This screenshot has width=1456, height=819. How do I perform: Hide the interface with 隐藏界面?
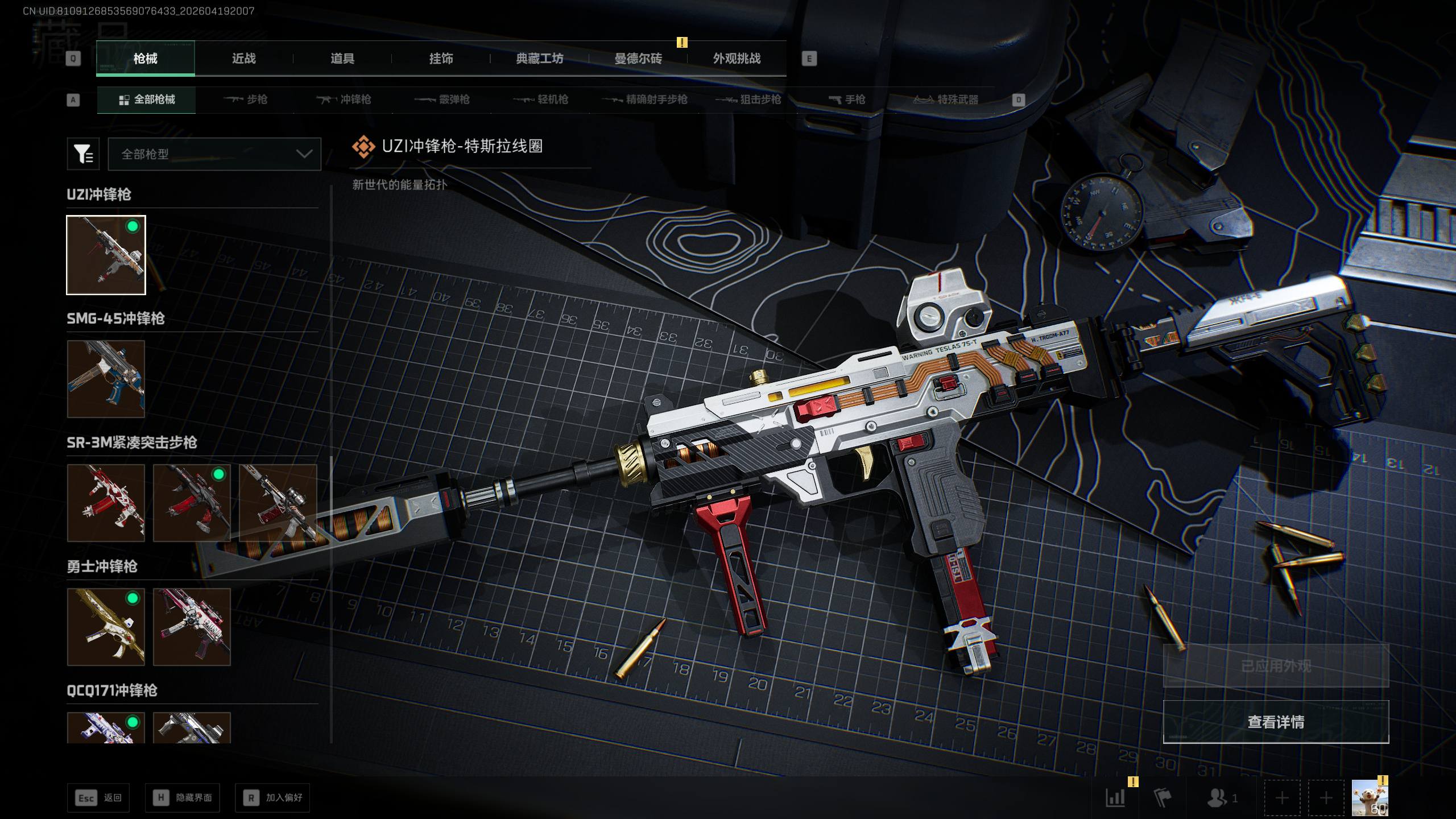182,798
